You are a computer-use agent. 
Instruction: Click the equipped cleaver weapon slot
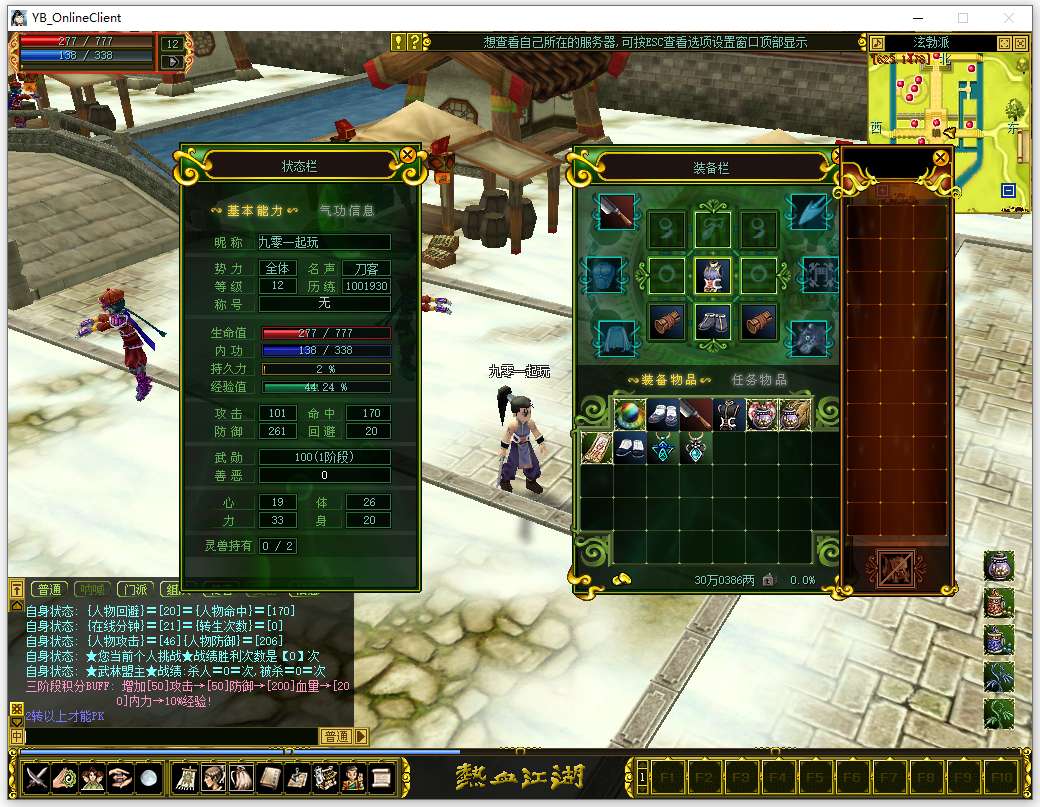tap(618, 211)
